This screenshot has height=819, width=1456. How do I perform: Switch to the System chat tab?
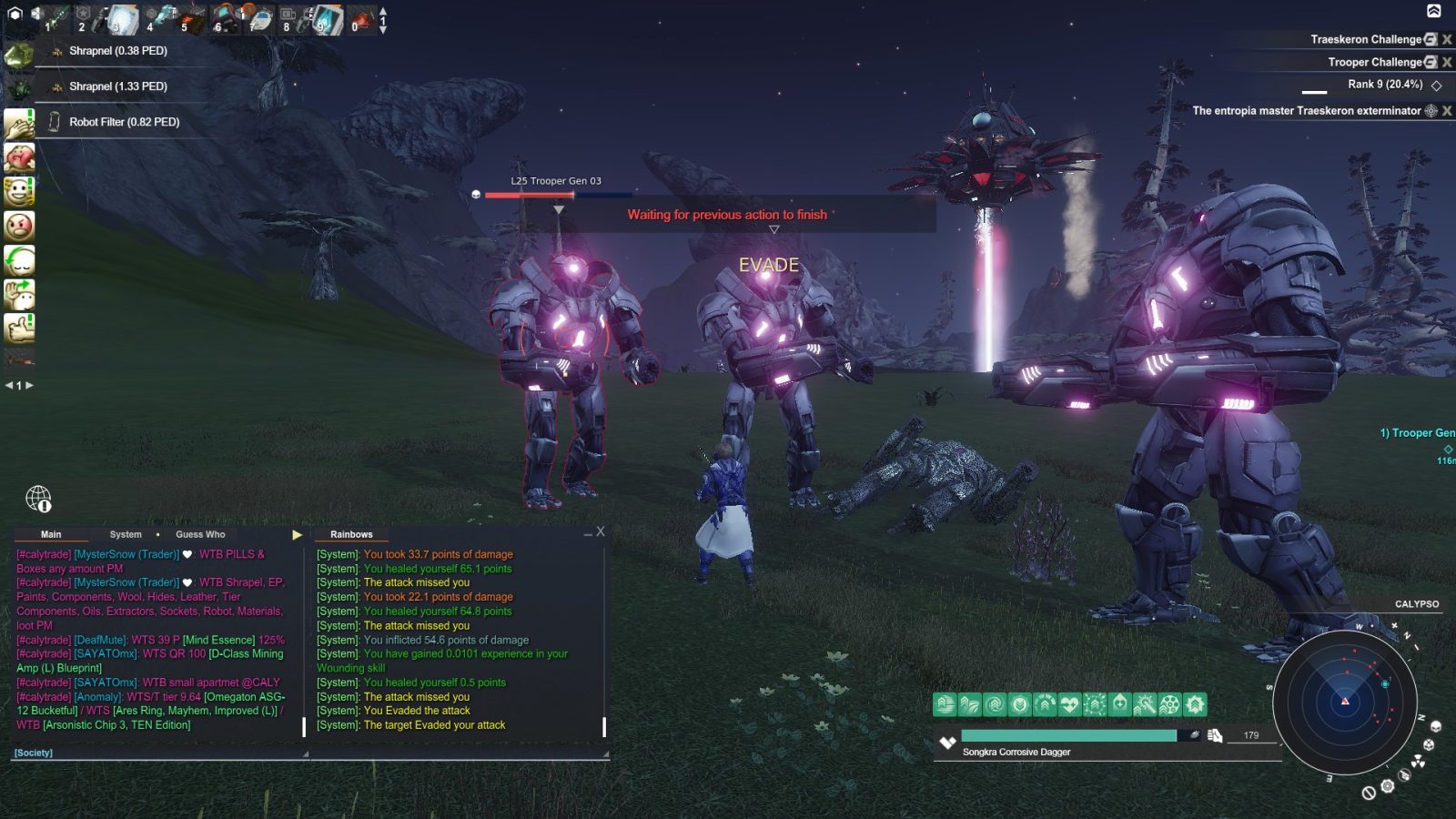[125, 534]
